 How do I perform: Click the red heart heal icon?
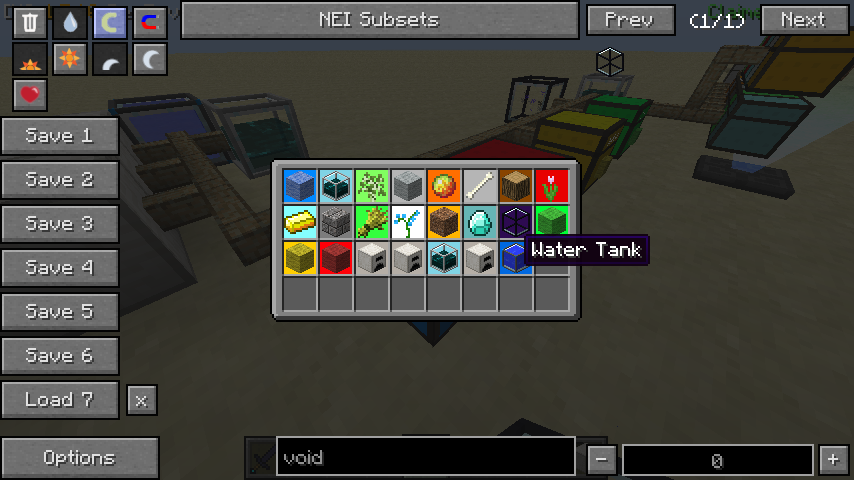click(x=30, y=95)
